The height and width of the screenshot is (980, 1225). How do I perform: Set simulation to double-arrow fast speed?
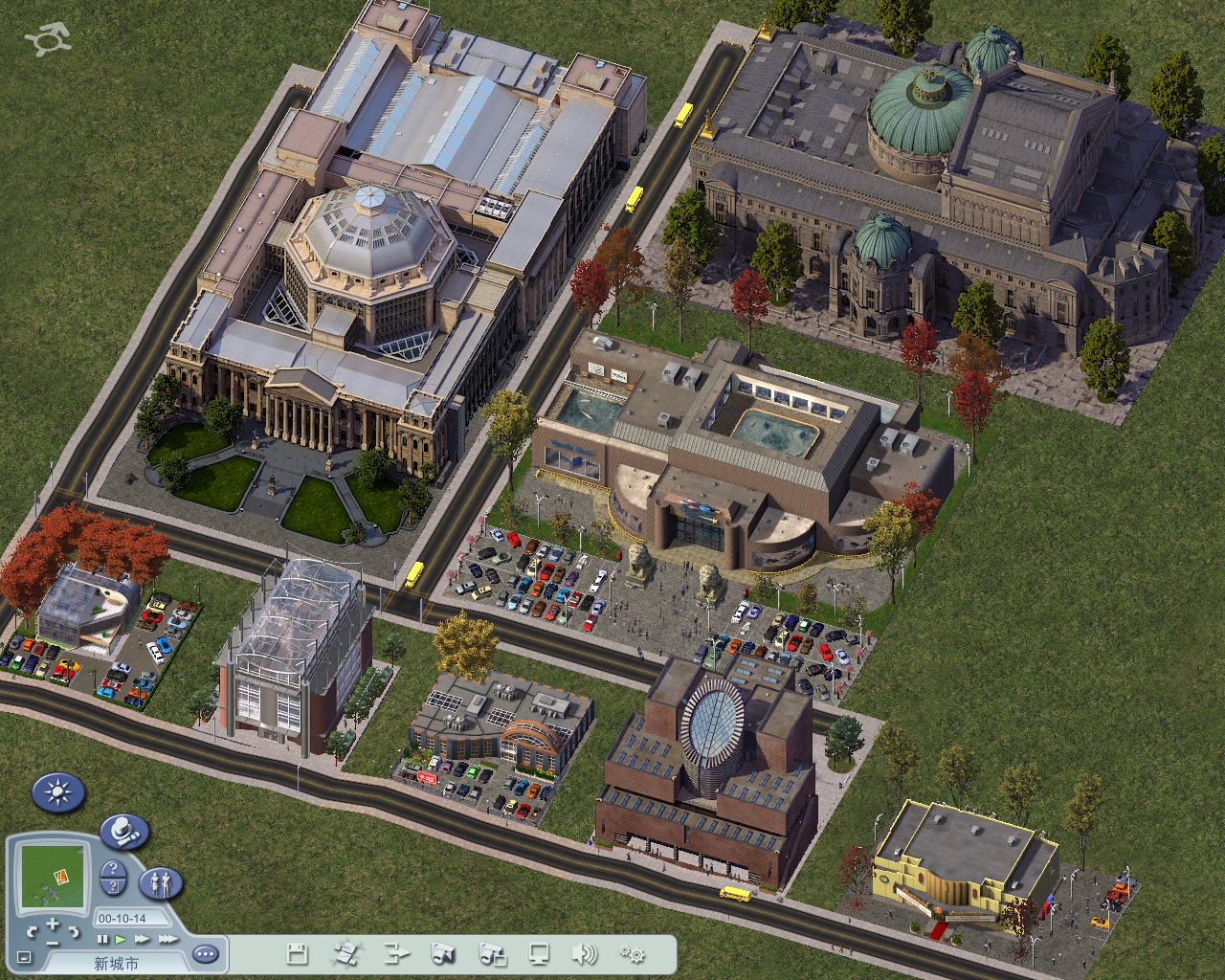click(141, 940)
